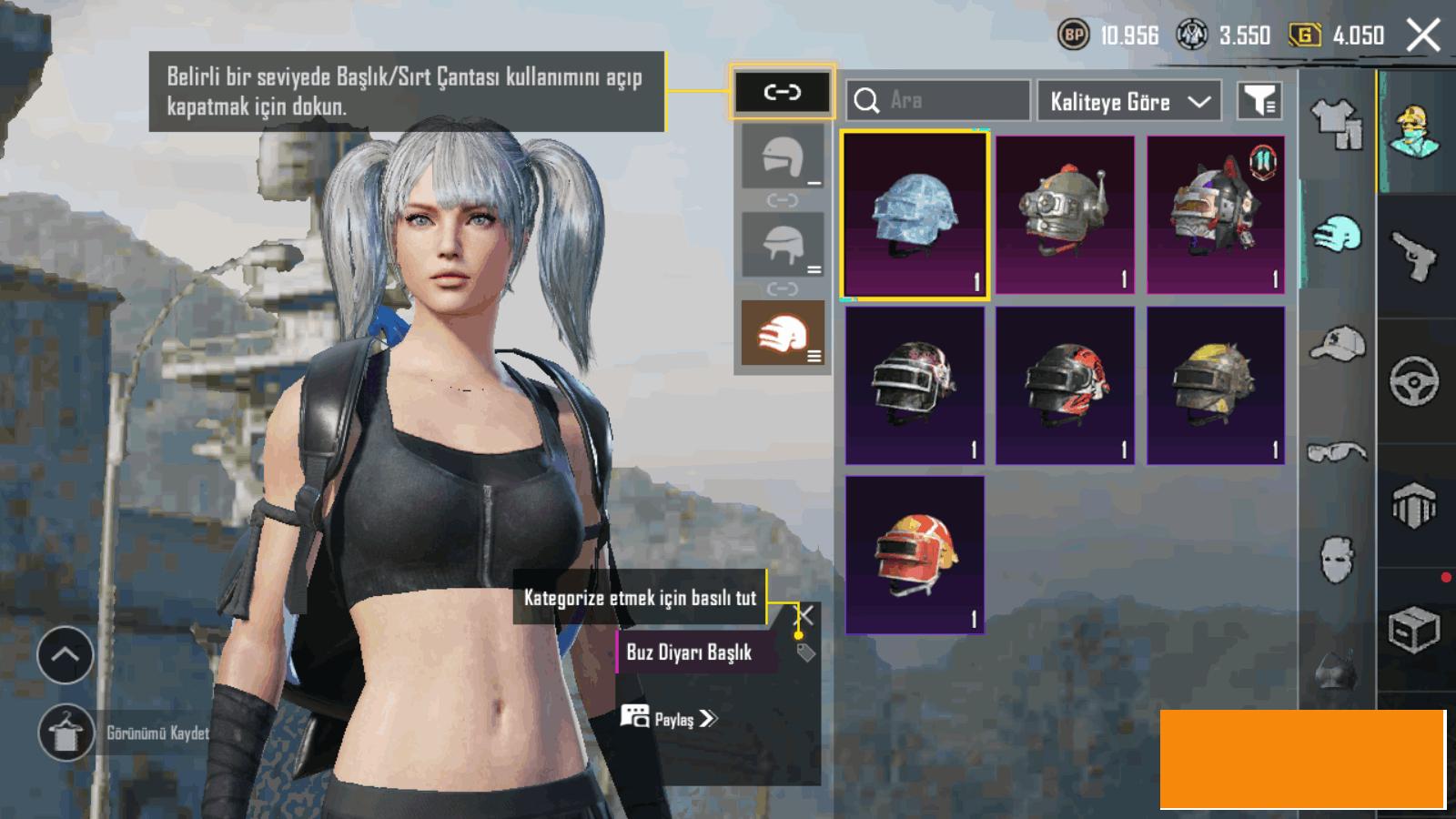Screen dimensions: 1456x819
Task: Select the red and yellow helmet
Action: point(915,554)
